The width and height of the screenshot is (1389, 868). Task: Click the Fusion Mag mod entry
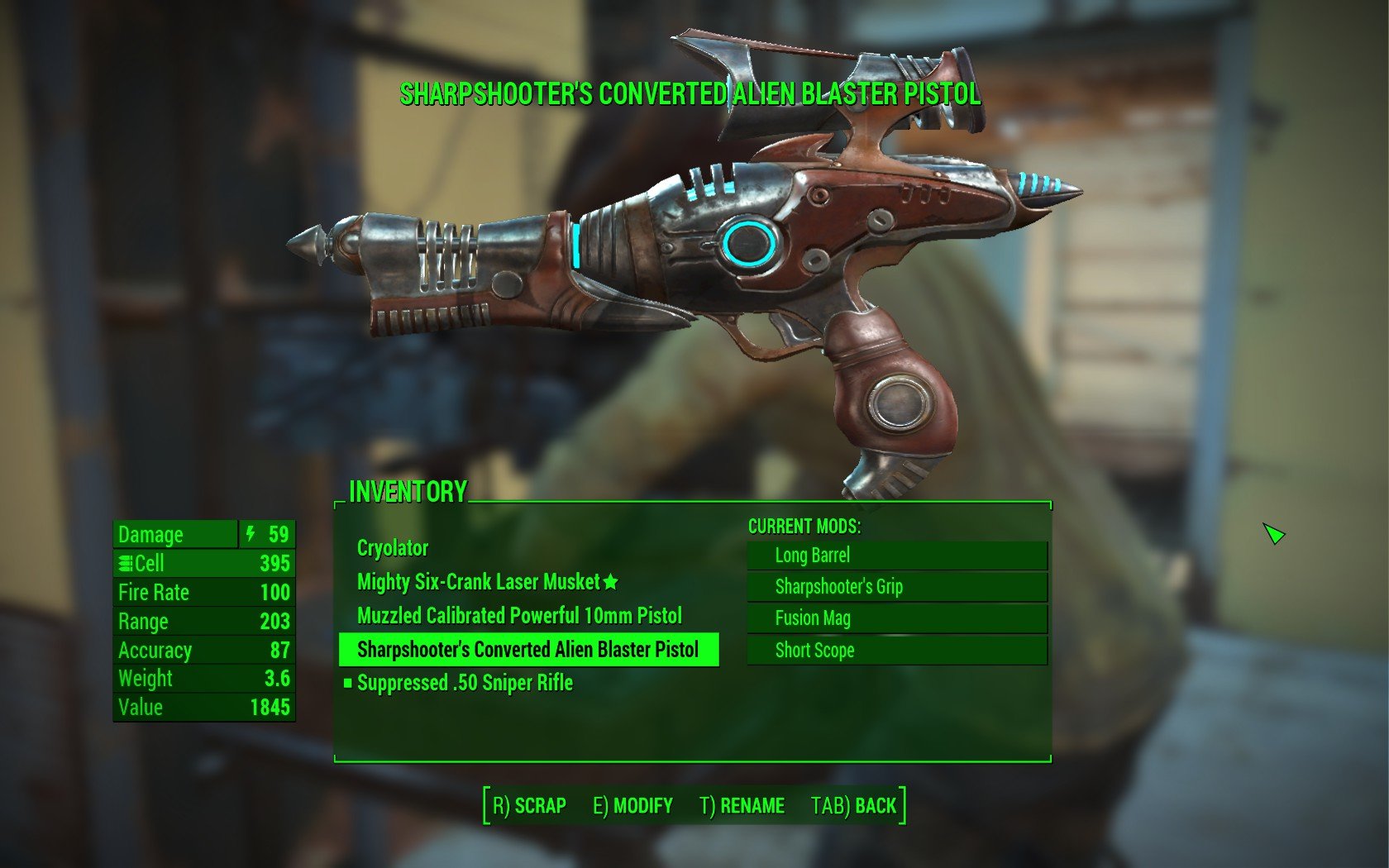(x=896, y=618)
